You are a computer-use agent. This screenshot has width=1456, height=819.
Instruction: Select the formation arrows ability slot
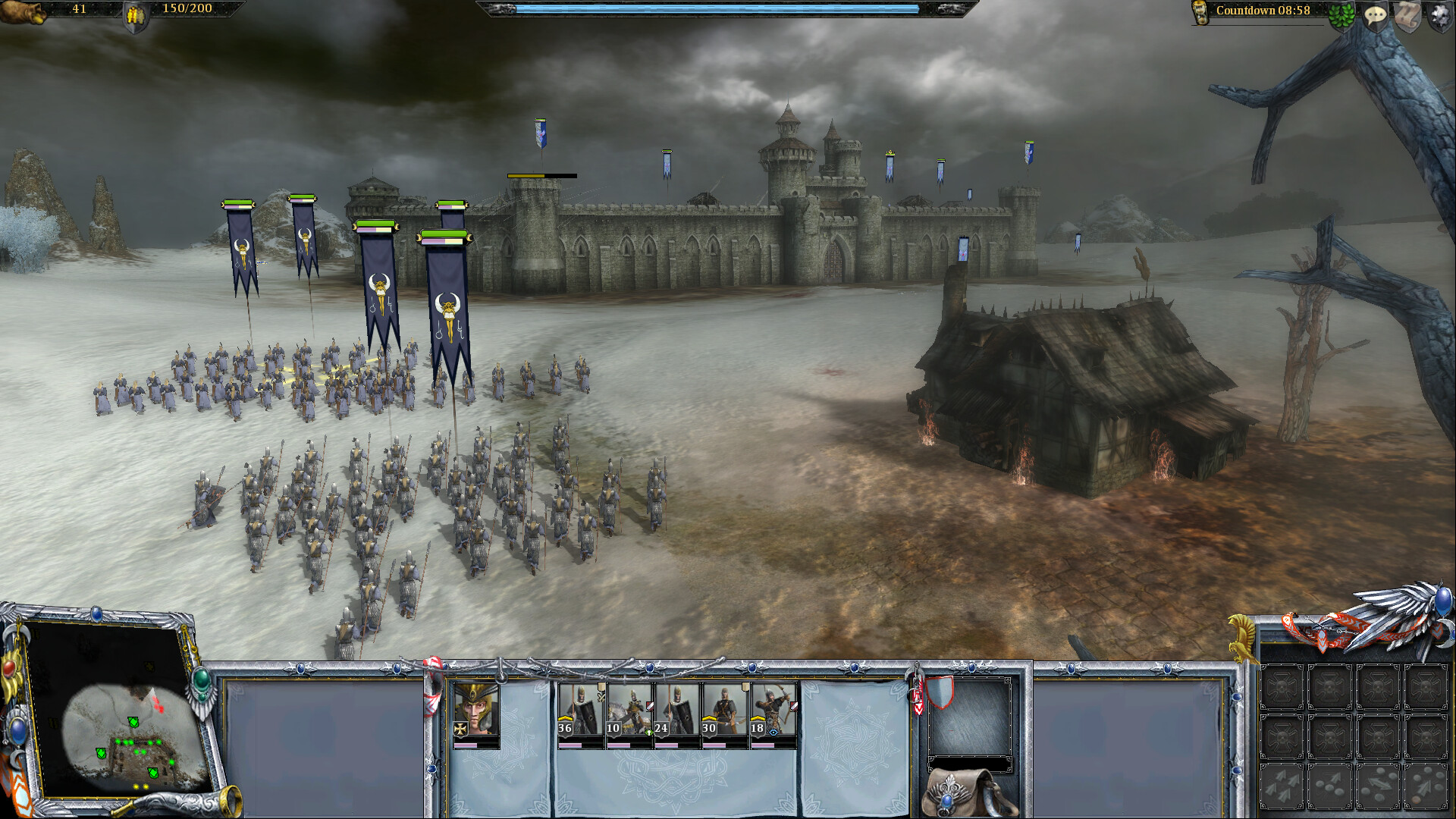point(1282,785)
